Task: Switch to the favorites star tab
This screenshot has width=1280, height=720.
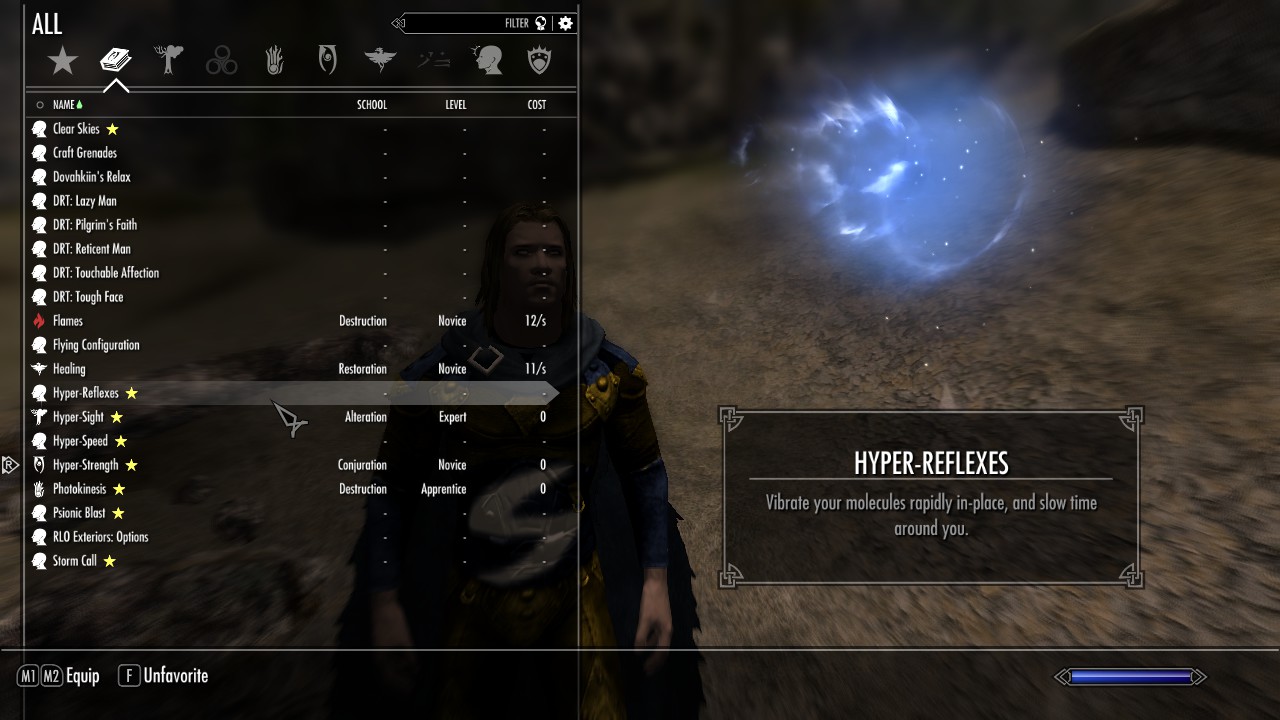Action: click(x=63, y=61)
